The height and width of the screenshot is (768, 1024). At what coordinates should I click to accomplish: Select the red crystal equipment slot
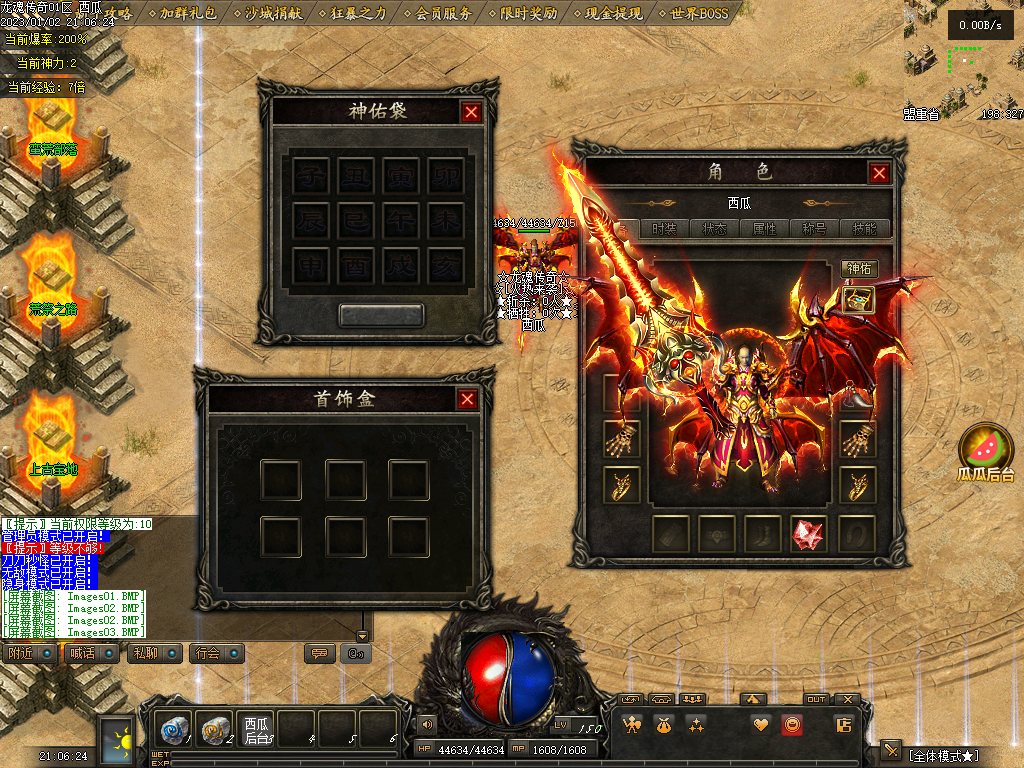(x=809, y=534)
